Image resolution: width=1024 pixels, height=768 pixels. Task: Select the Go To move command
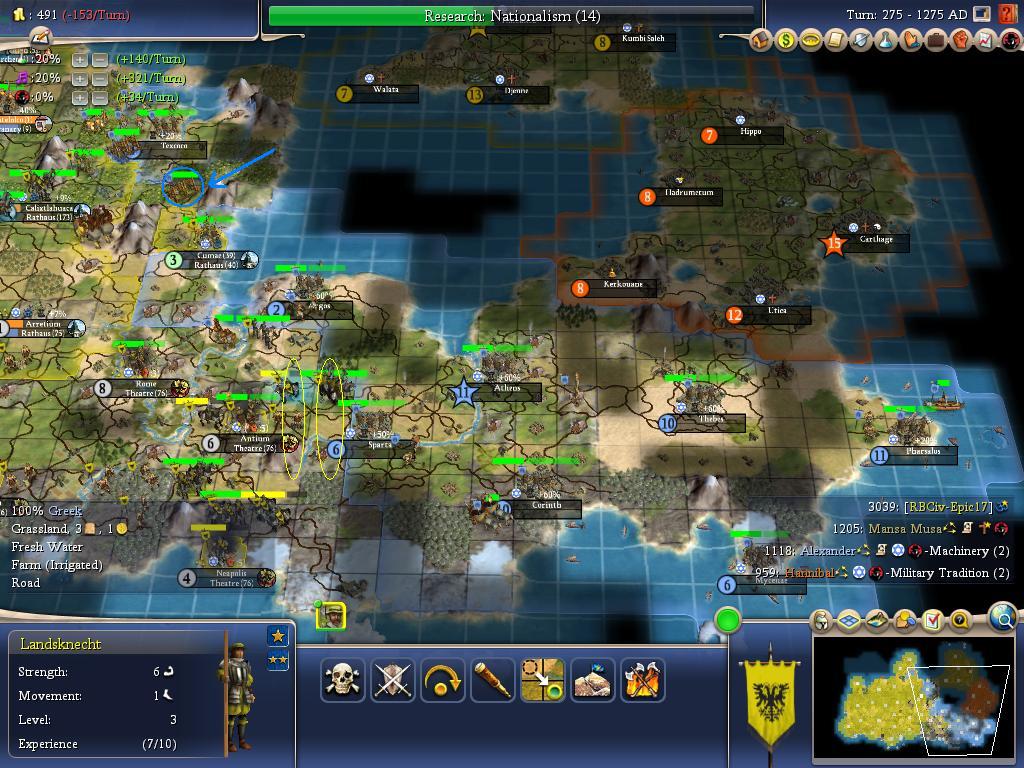click(543, 680)
